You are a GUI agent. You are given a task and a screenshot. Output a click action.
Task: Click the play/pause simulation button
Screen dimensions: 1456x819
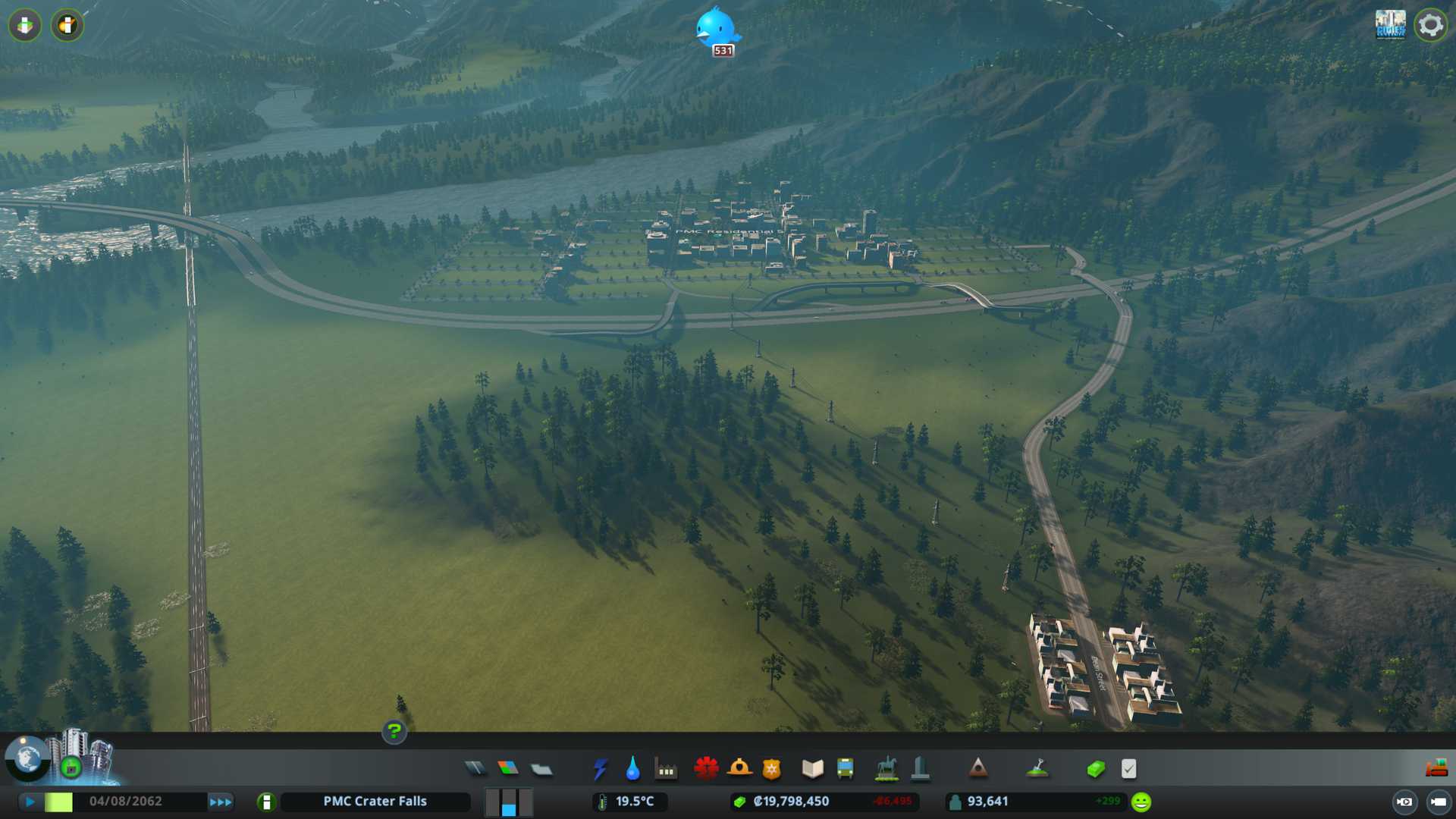click(x=30, y=802)
